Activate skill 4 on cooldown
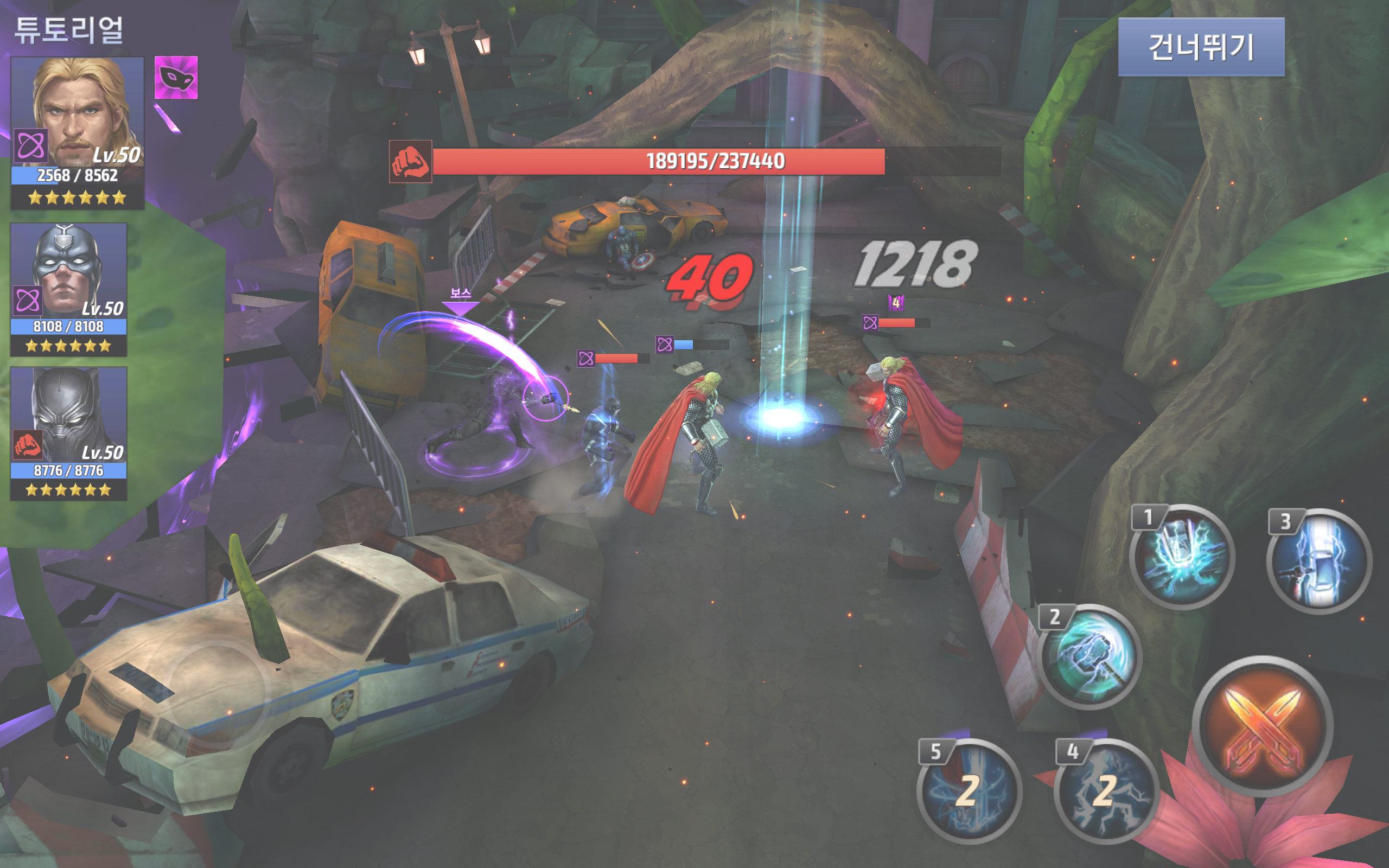1389x868 pixels. (1105, 791)
